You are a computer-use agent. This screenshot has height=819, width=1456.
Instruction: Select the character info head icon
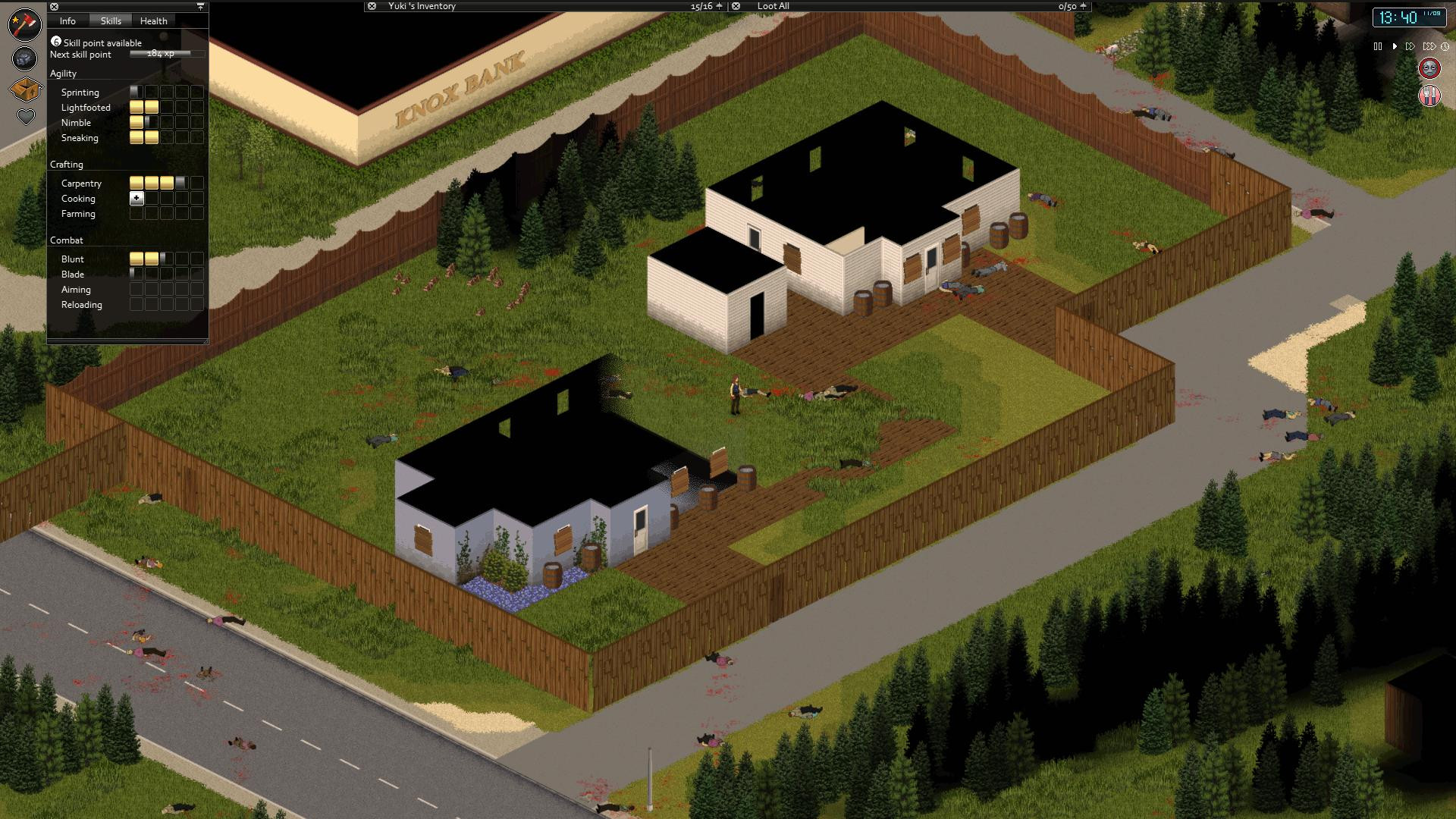click(x=24, y=58)
